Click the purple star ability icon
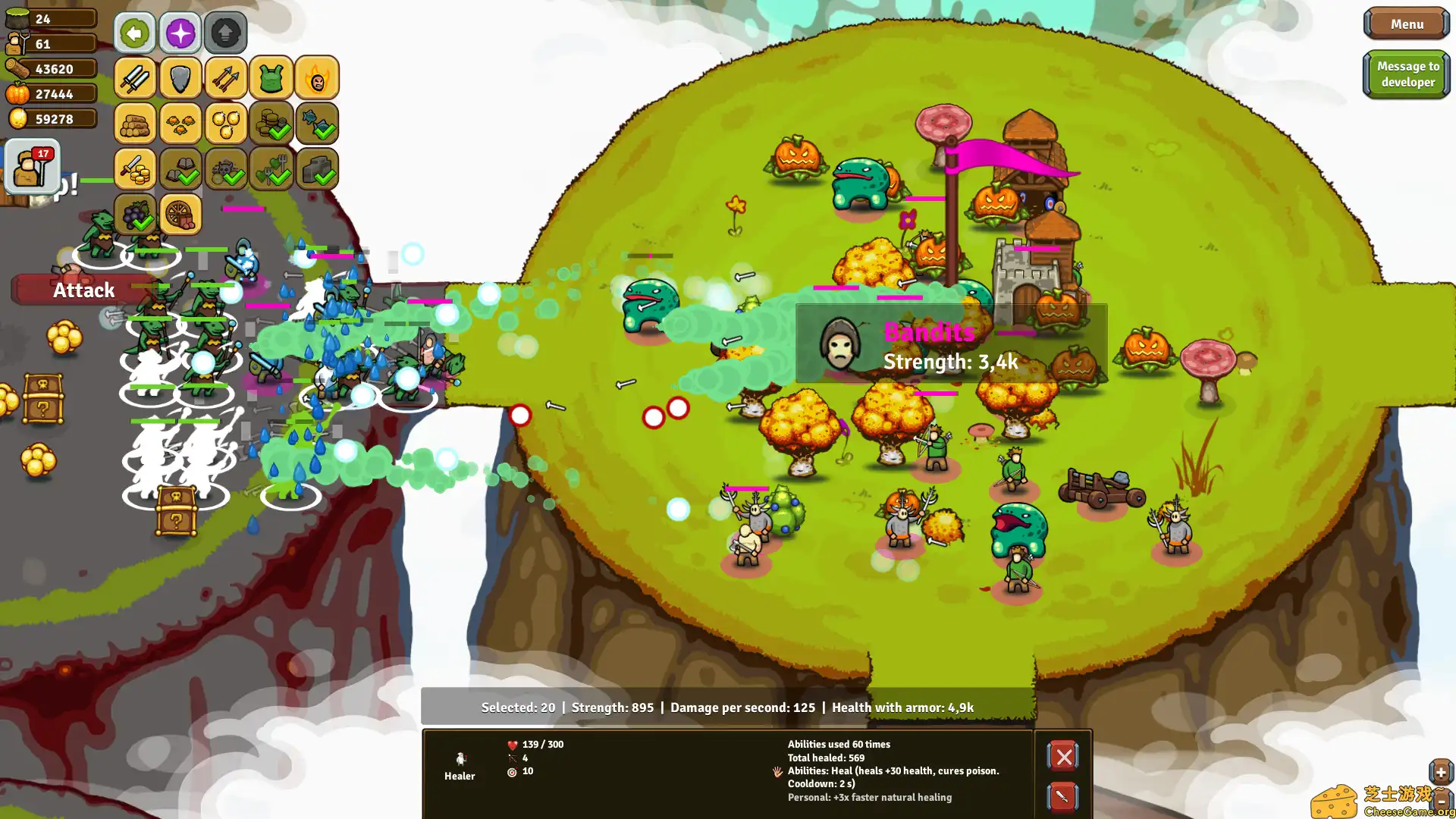This screenshot has height=819, width=1456. tap(180, 33)
